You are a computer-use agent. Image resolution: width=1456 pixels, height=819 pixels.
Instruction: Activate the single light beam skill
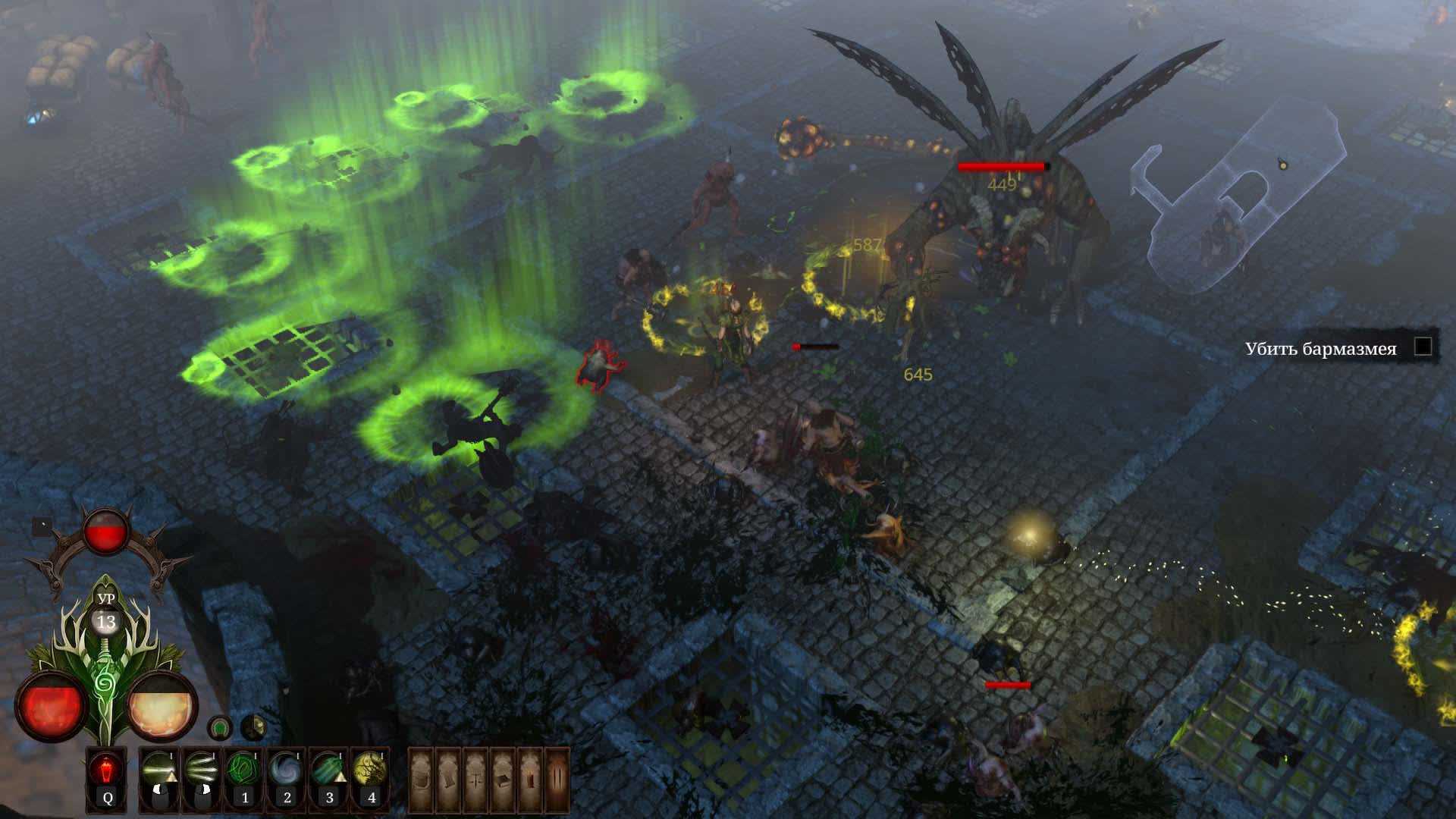tap(159, 769)
